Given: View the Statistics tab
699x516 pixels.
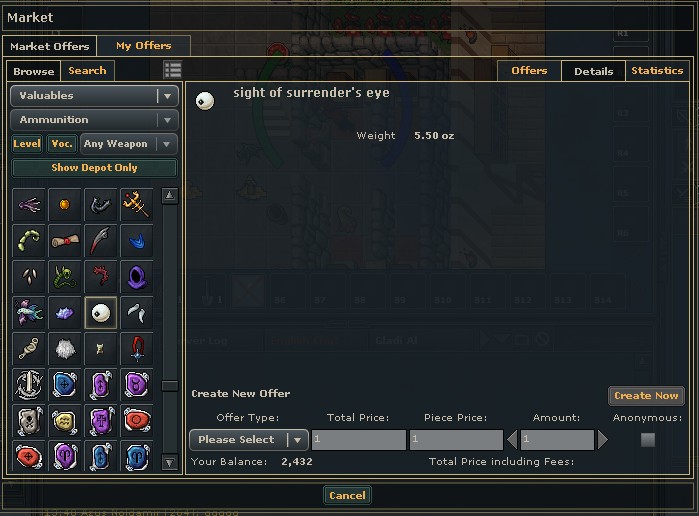Looking at the screenshot, I should [x=656, y=71].
